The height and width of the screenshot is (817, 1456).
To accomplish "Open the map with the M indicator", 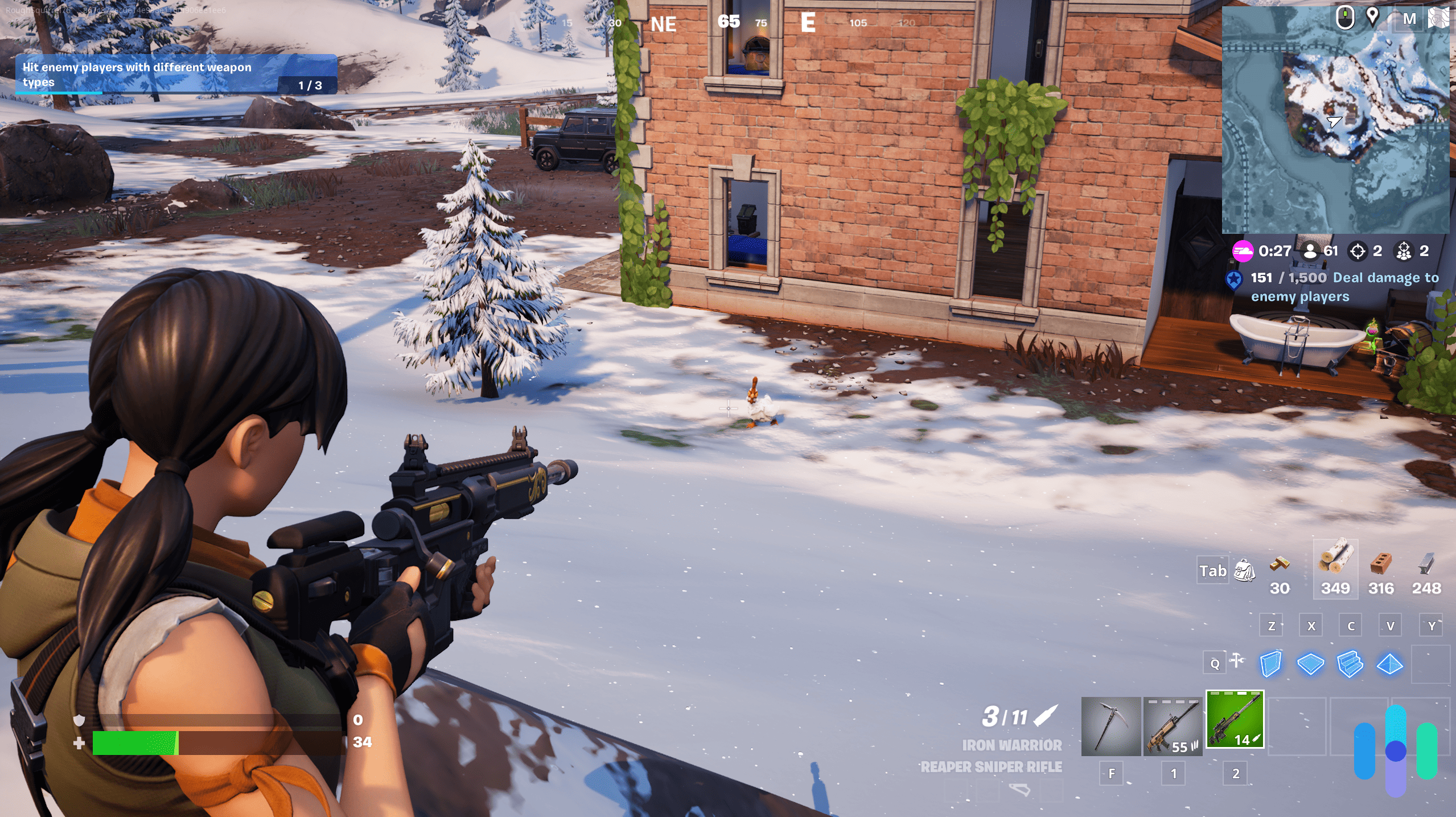I will pos(1409,18).
